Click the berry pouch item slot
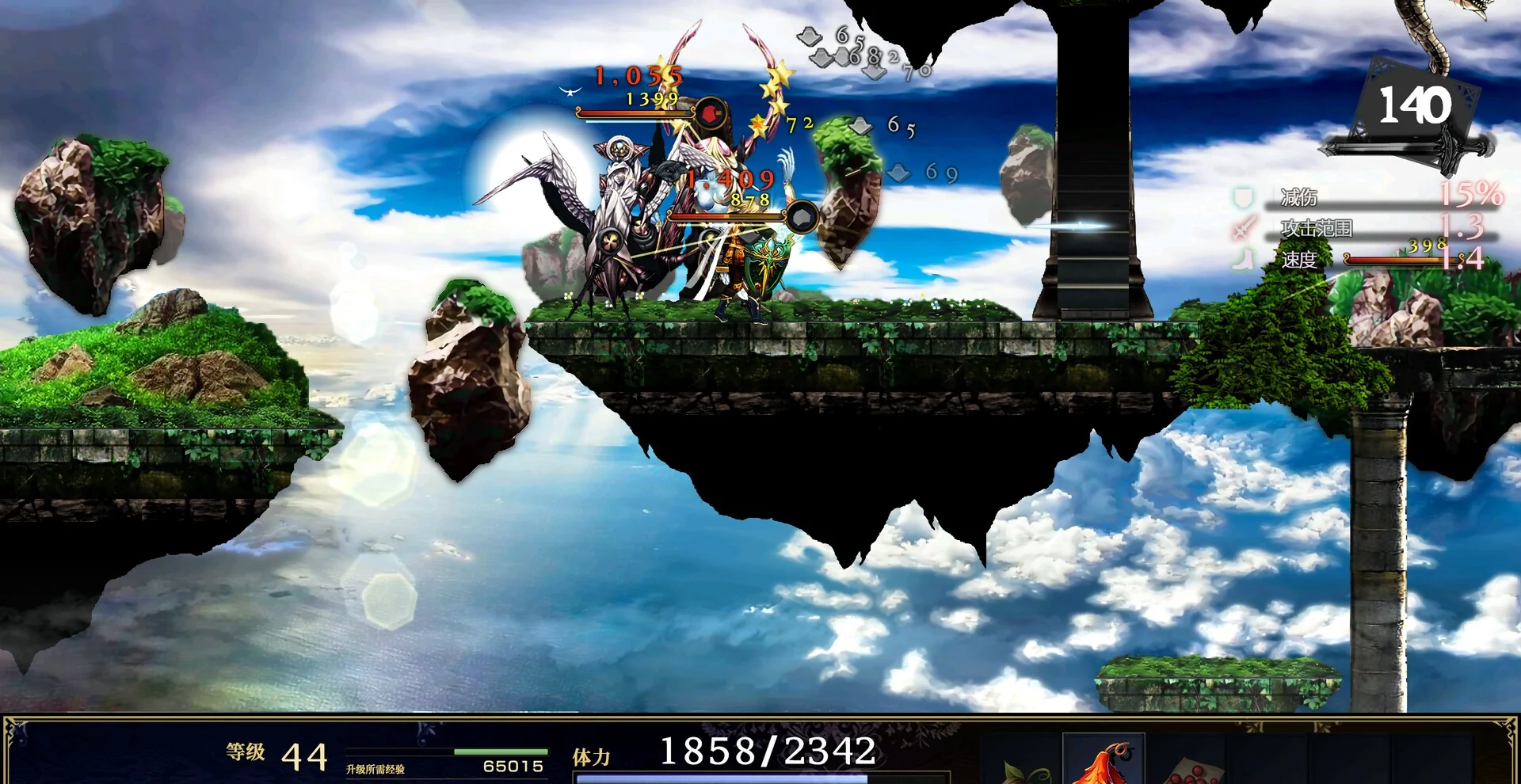 tap(1196, 768)
